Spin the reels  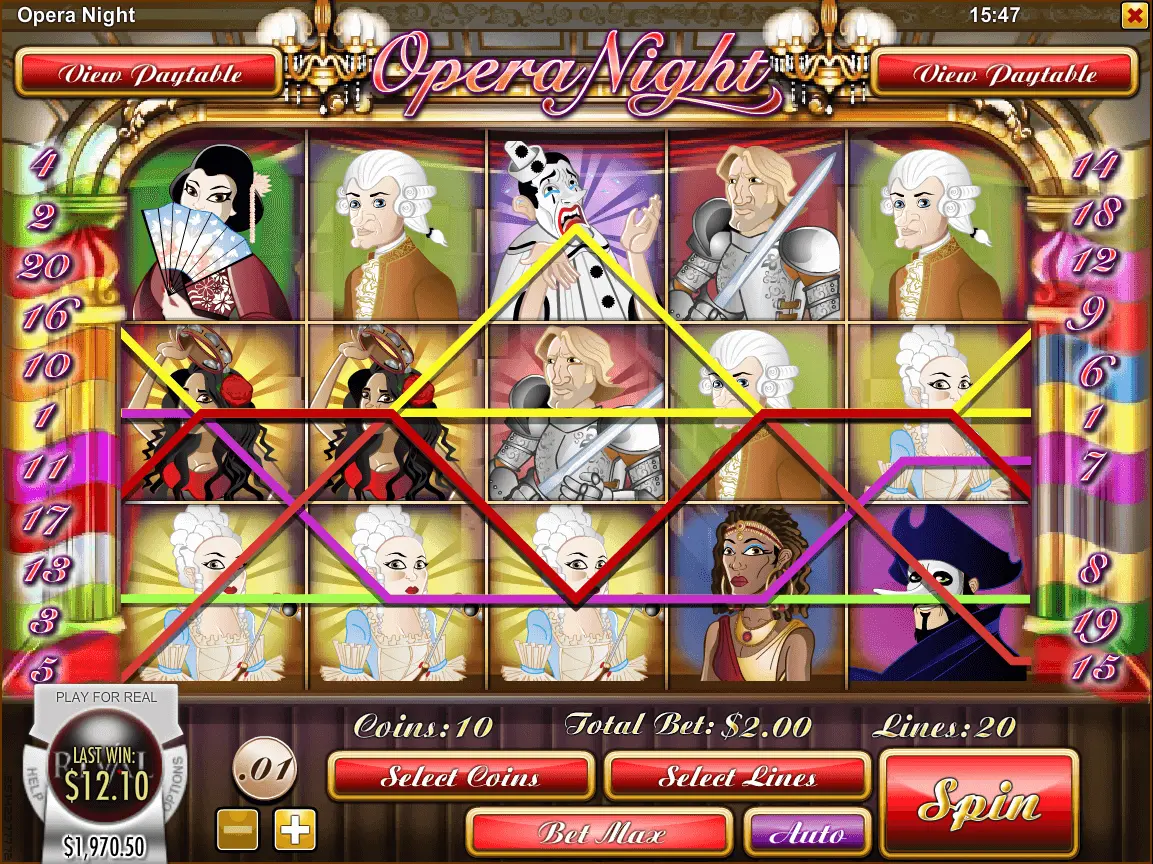(x=979, y=804)
